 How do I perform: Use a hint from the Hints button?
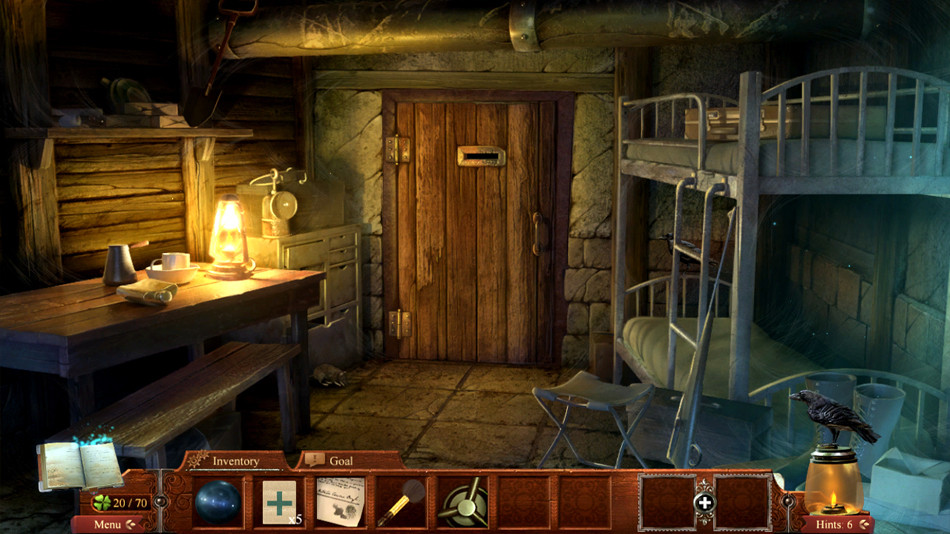tap(836, 524)
